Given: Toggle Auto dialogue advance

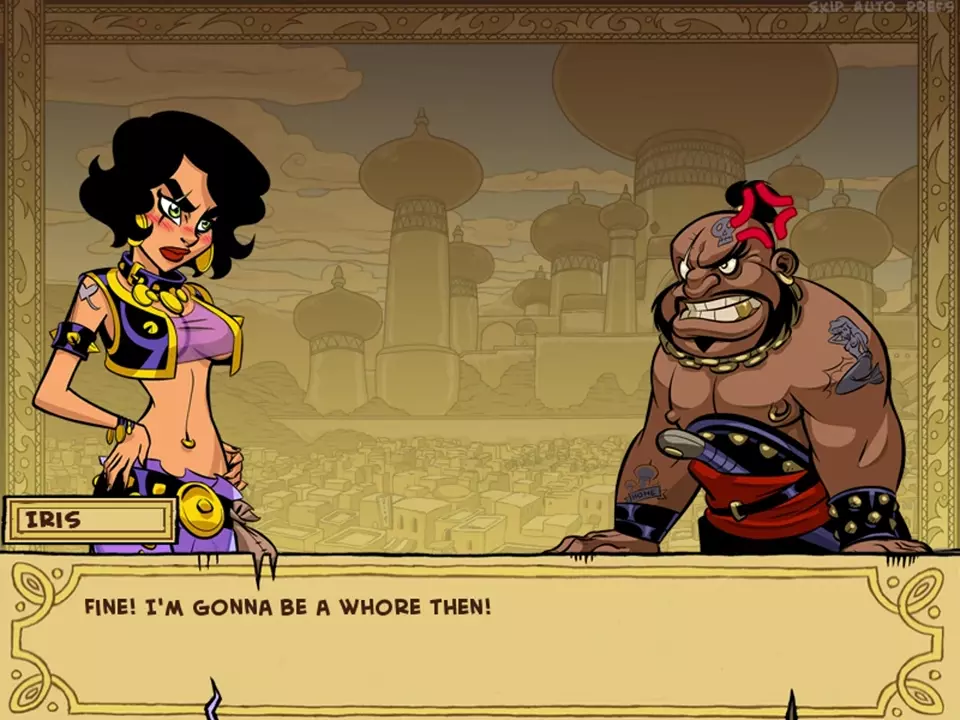Looking at the screenshot, I should pyautogui.click(x=877, y=6).
